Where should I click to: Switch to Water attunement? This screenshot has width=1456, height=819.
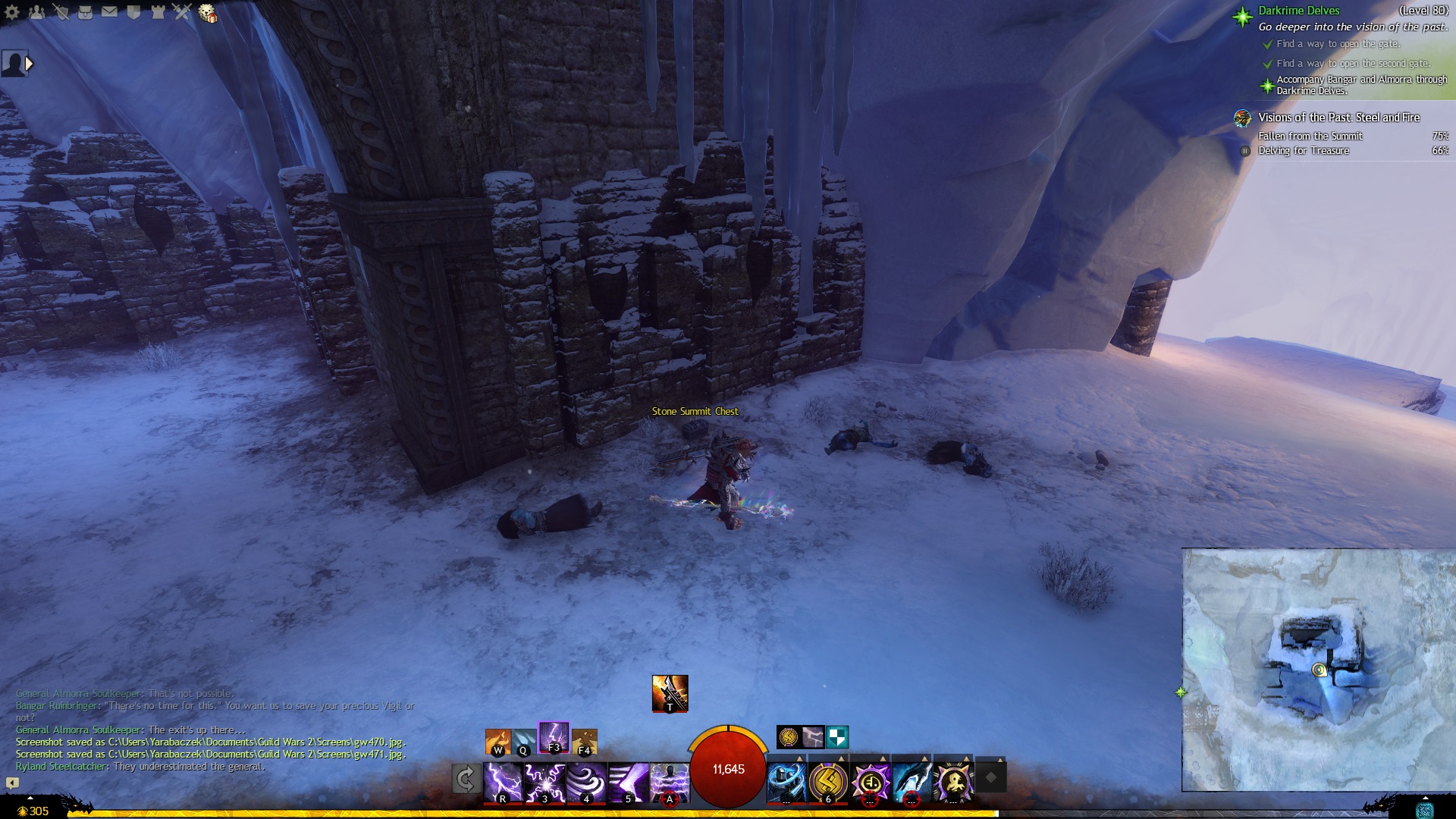point(523,741)
